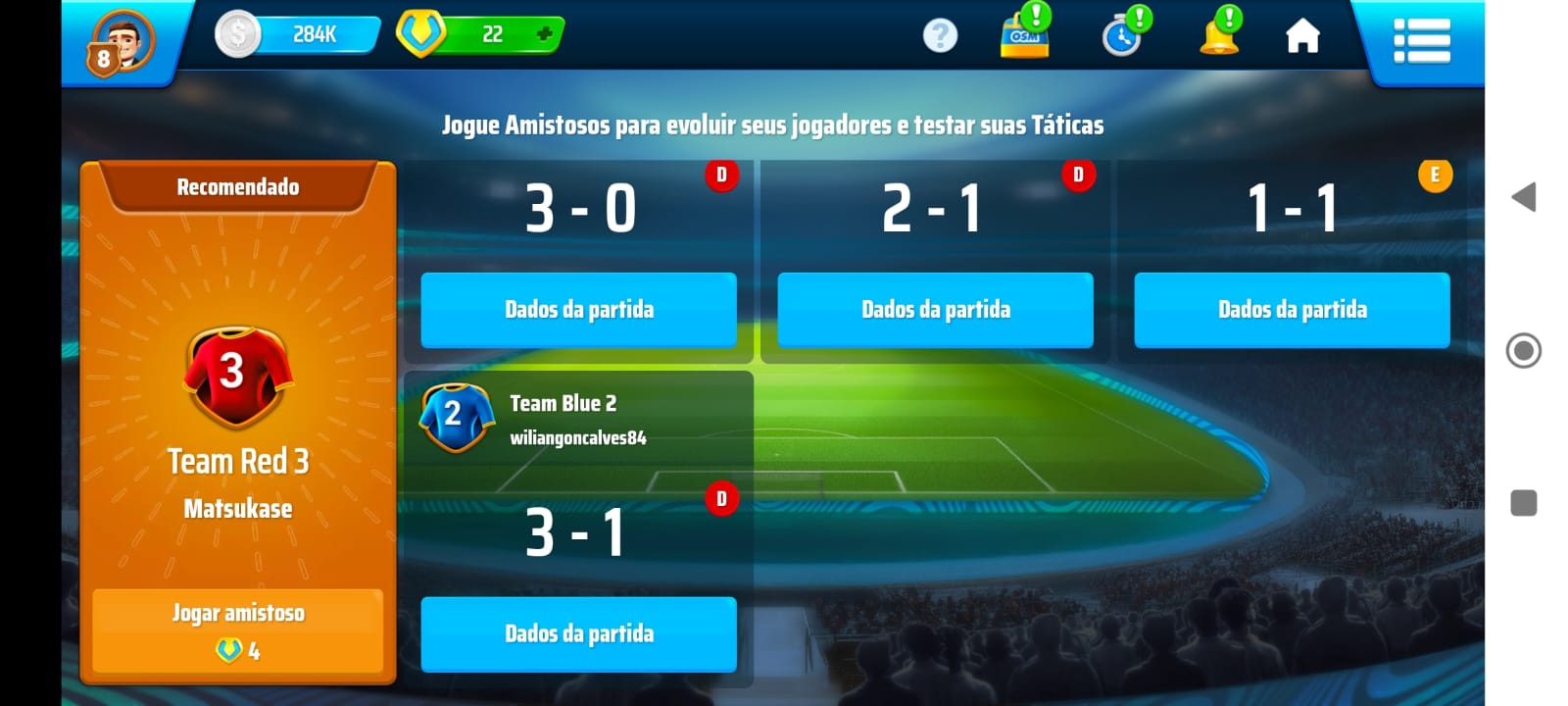1568x706 pixels.
Task: Open the stopwatch timers icon
Action: [1122, 37]
